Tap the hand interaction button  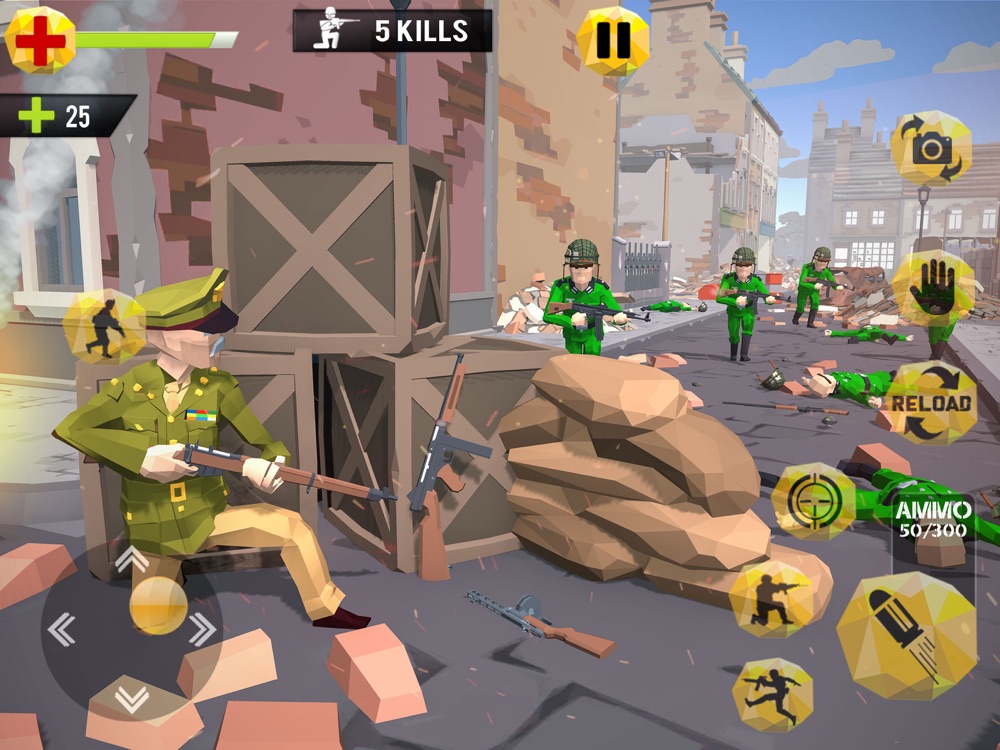click(x=932, y=289)
